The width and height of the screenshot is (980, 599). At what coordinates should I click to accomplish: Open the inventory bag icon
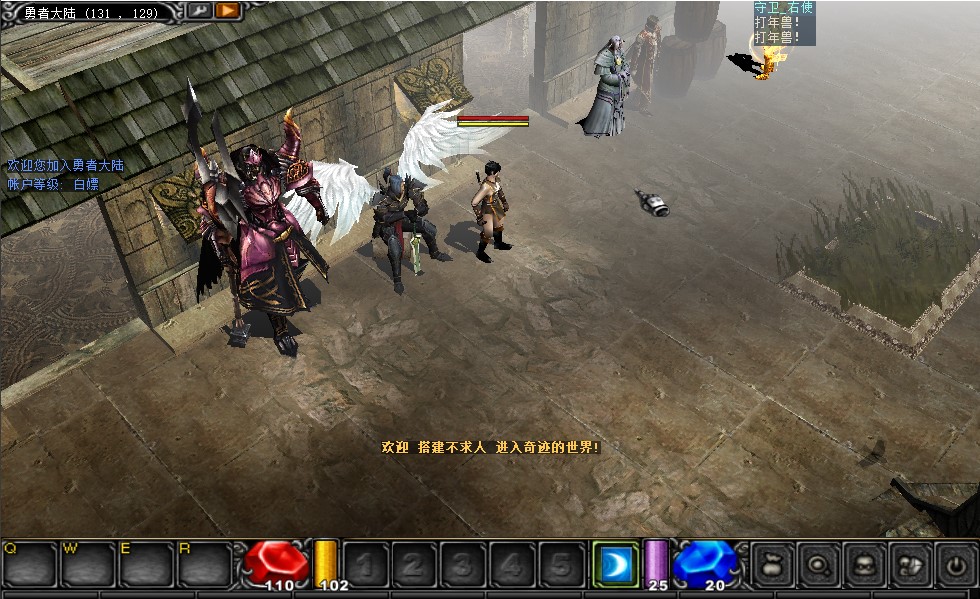[x=771, y=565]
